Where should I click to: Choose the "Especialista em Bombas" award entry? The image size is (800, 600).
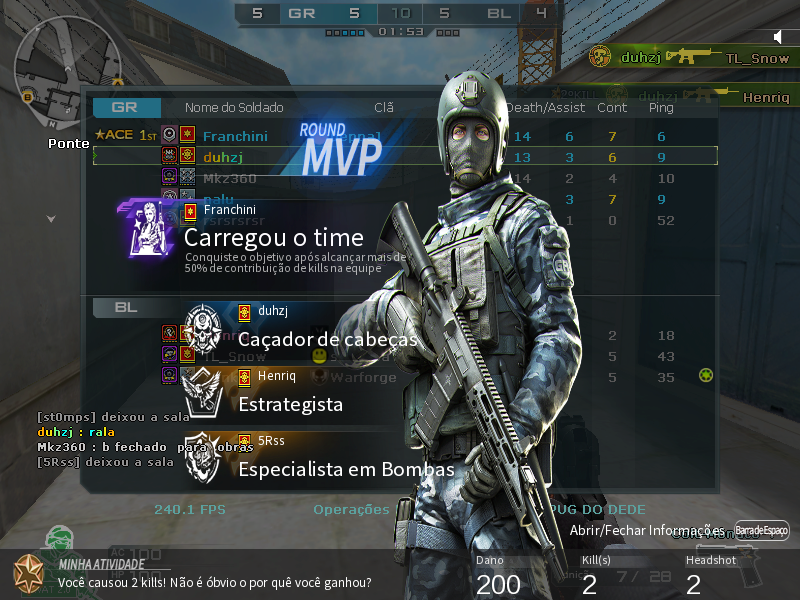[x=346, y=469]
